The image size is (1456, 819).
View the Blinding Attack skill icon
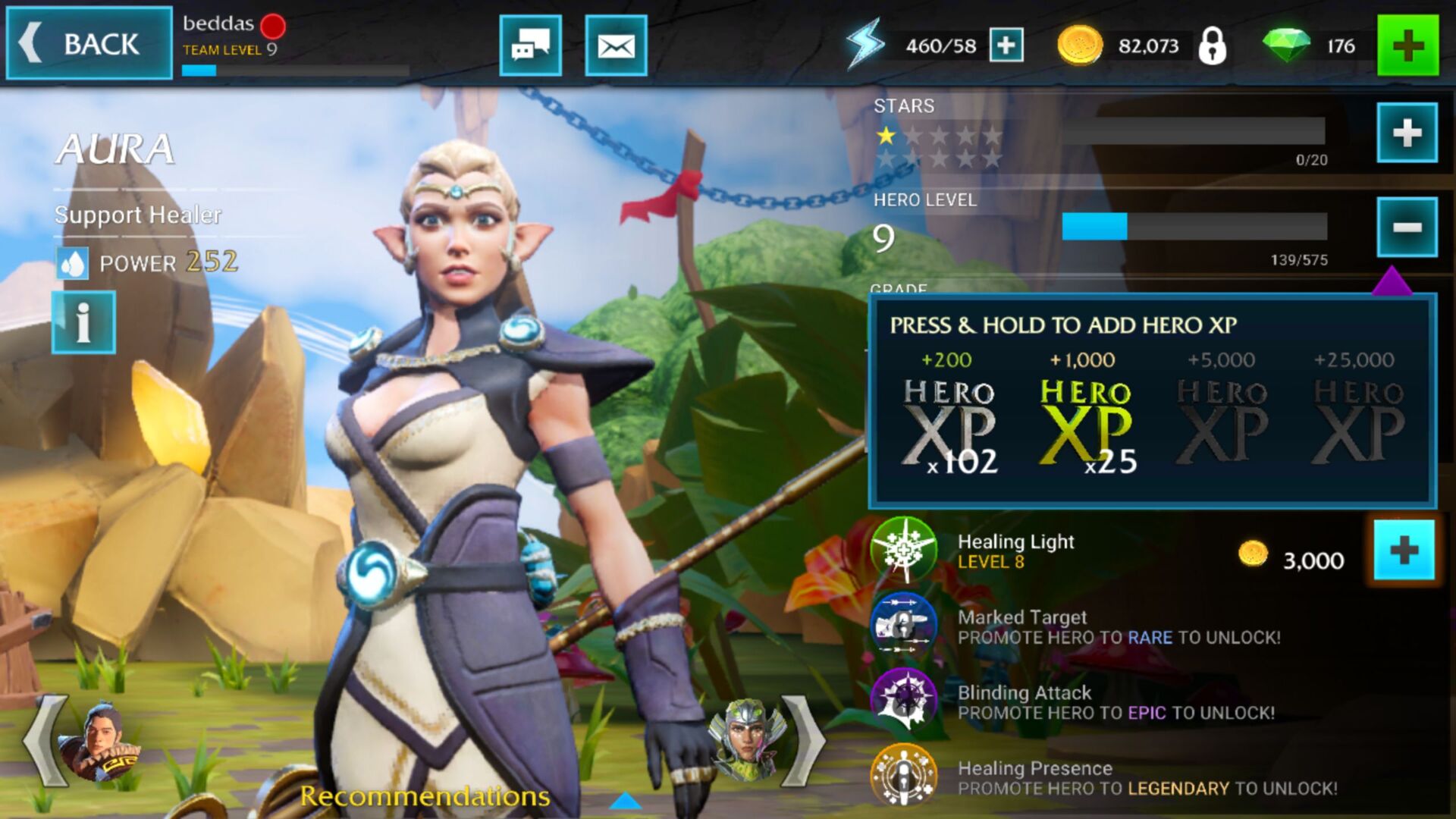[x=903, y=699]
